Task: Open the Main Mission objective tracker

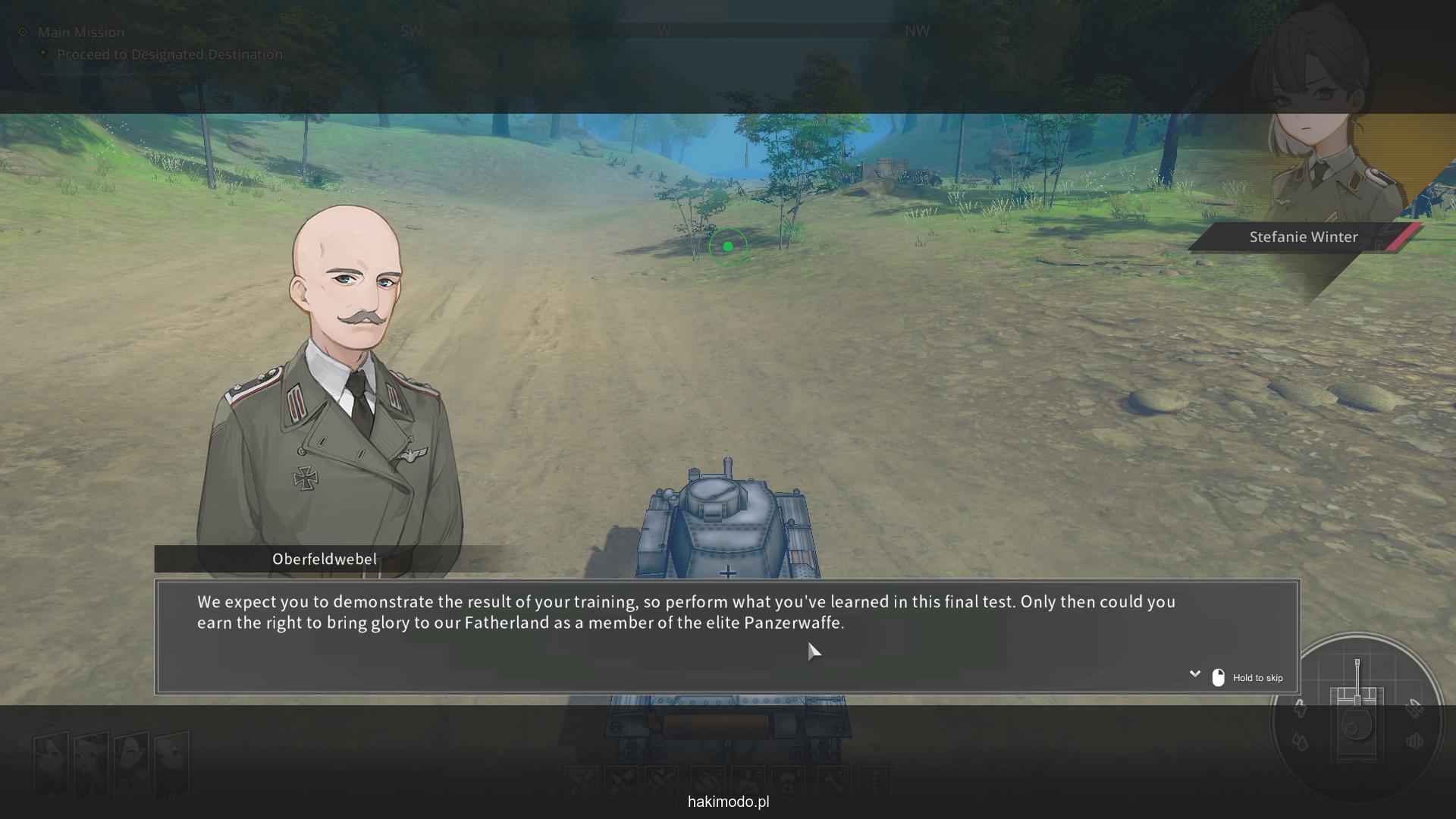Action: click(80, 32)
